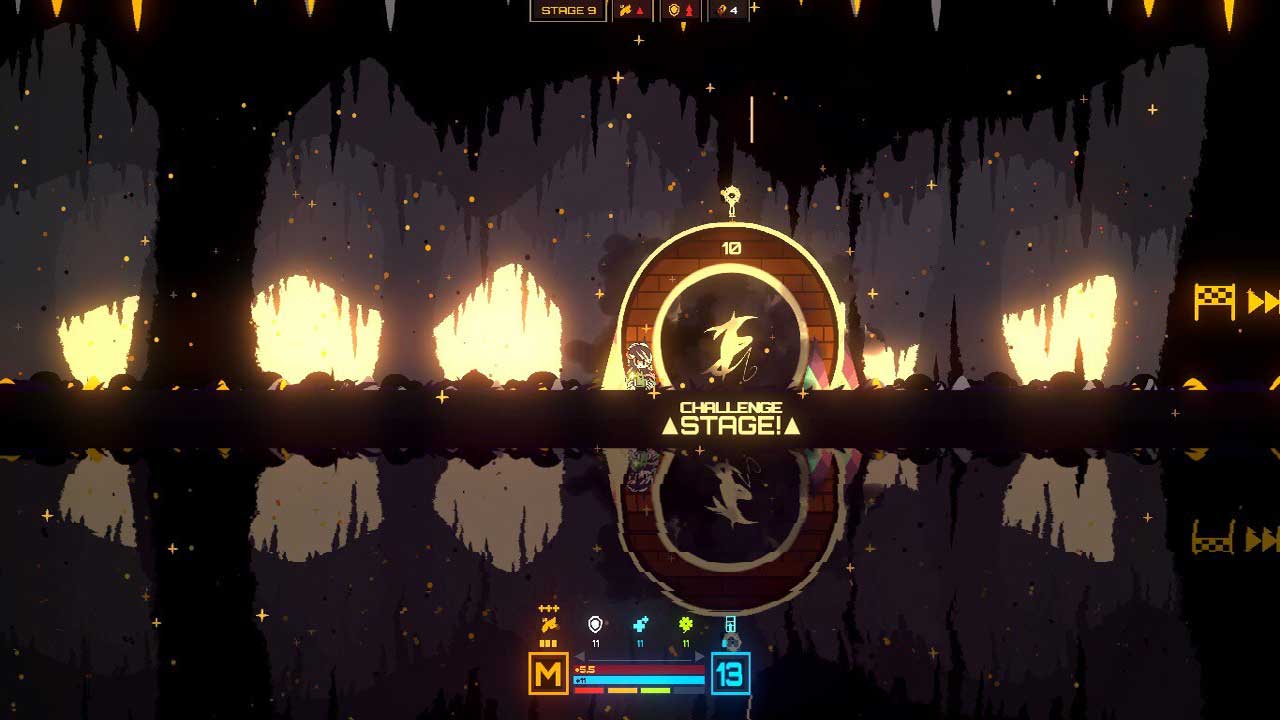Pick the green clover luck icon
1280x720 pixels.
(x=686, y=625)
